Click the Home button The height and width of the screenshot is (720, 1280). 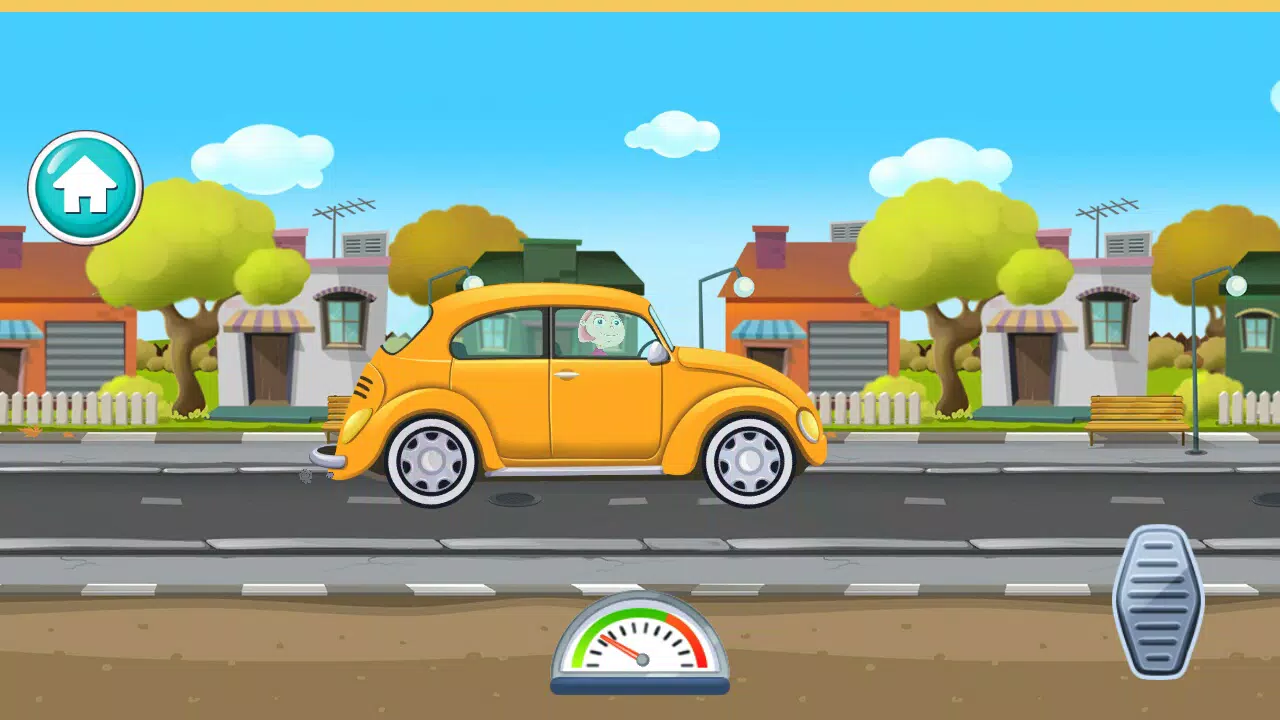85,187
